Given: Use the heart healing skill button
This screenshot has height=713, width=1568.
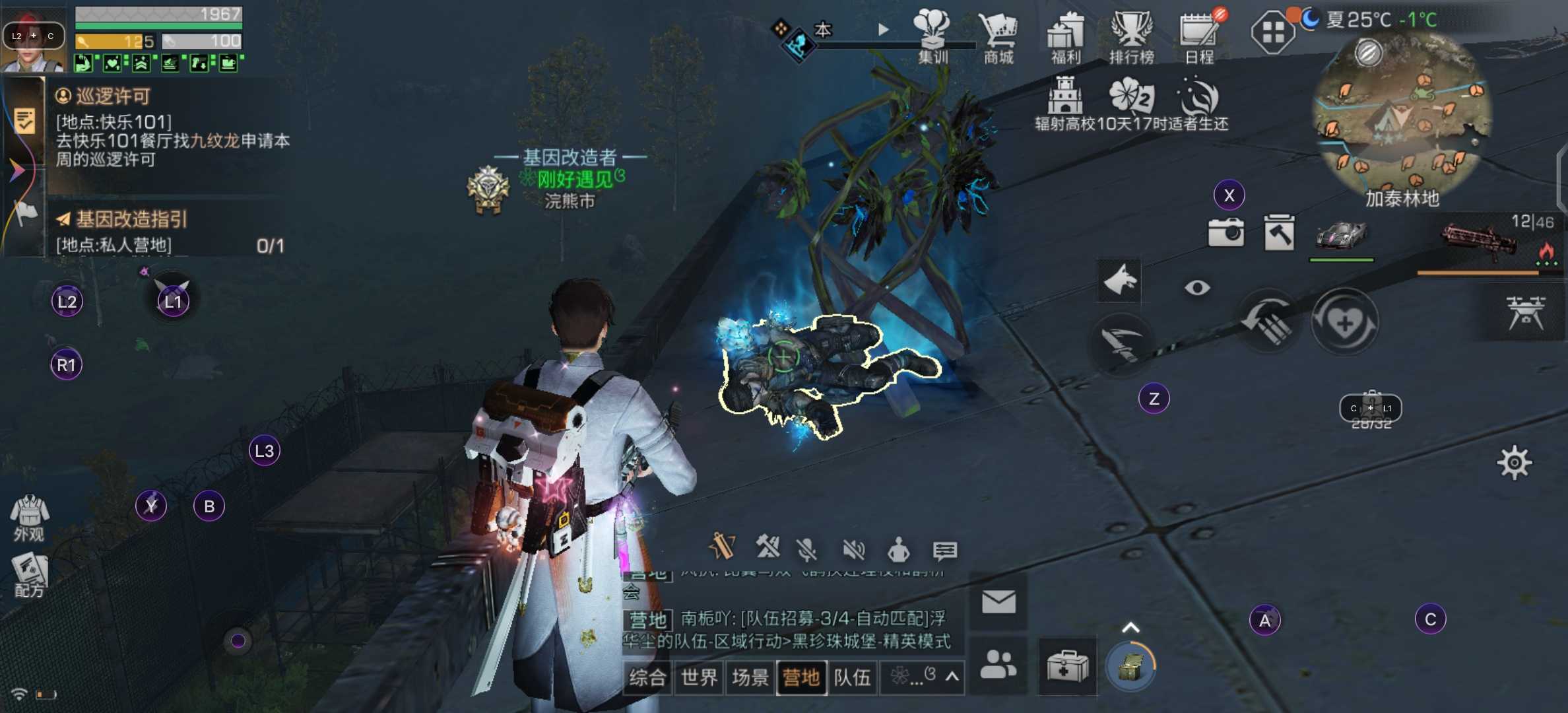Looking at the screenshot, I should 1344,323.
